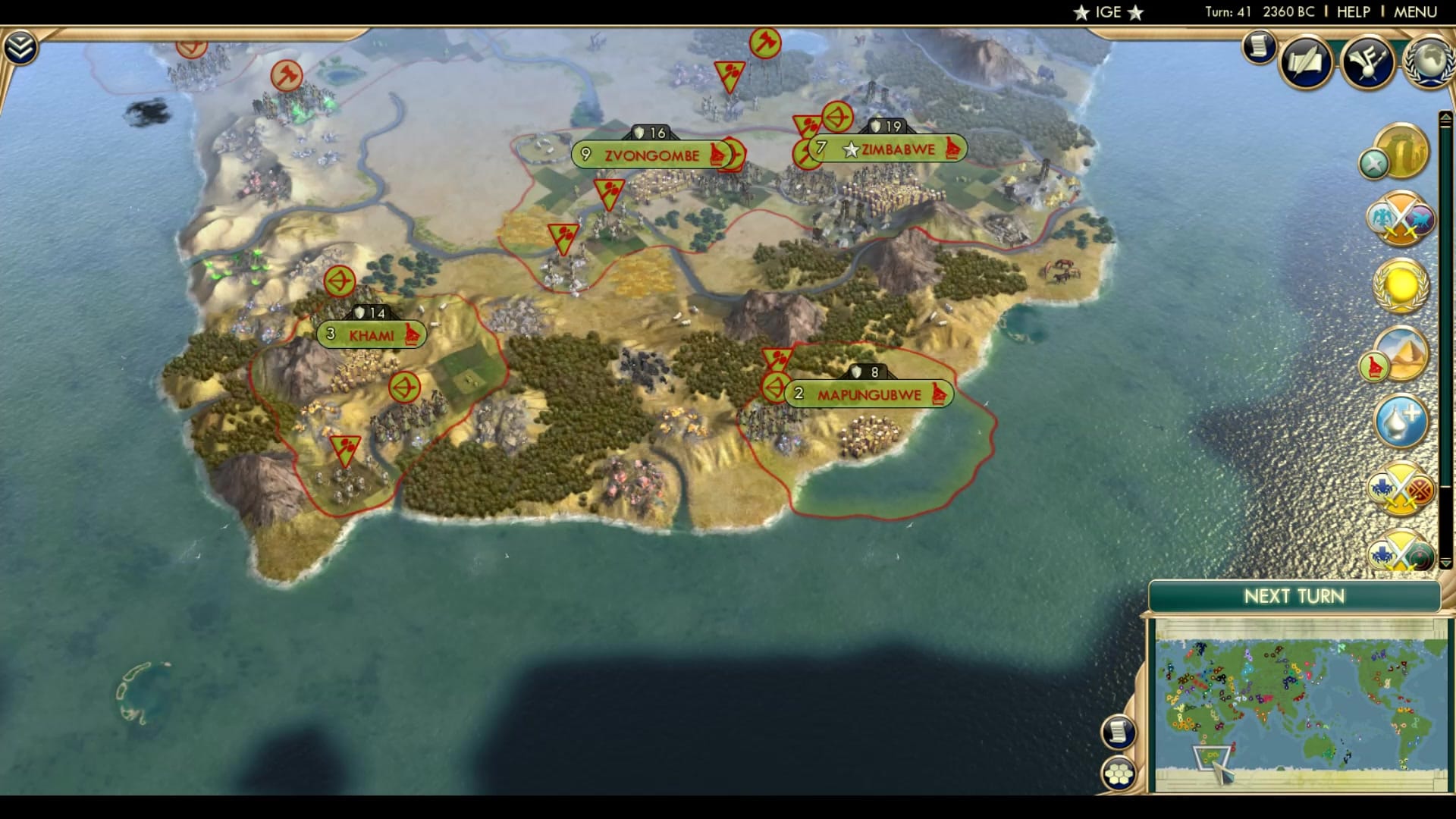The height and width of the screenshot is (819, 1456).
Task: Open the Social Policies screen
Action: point(1305,62)
